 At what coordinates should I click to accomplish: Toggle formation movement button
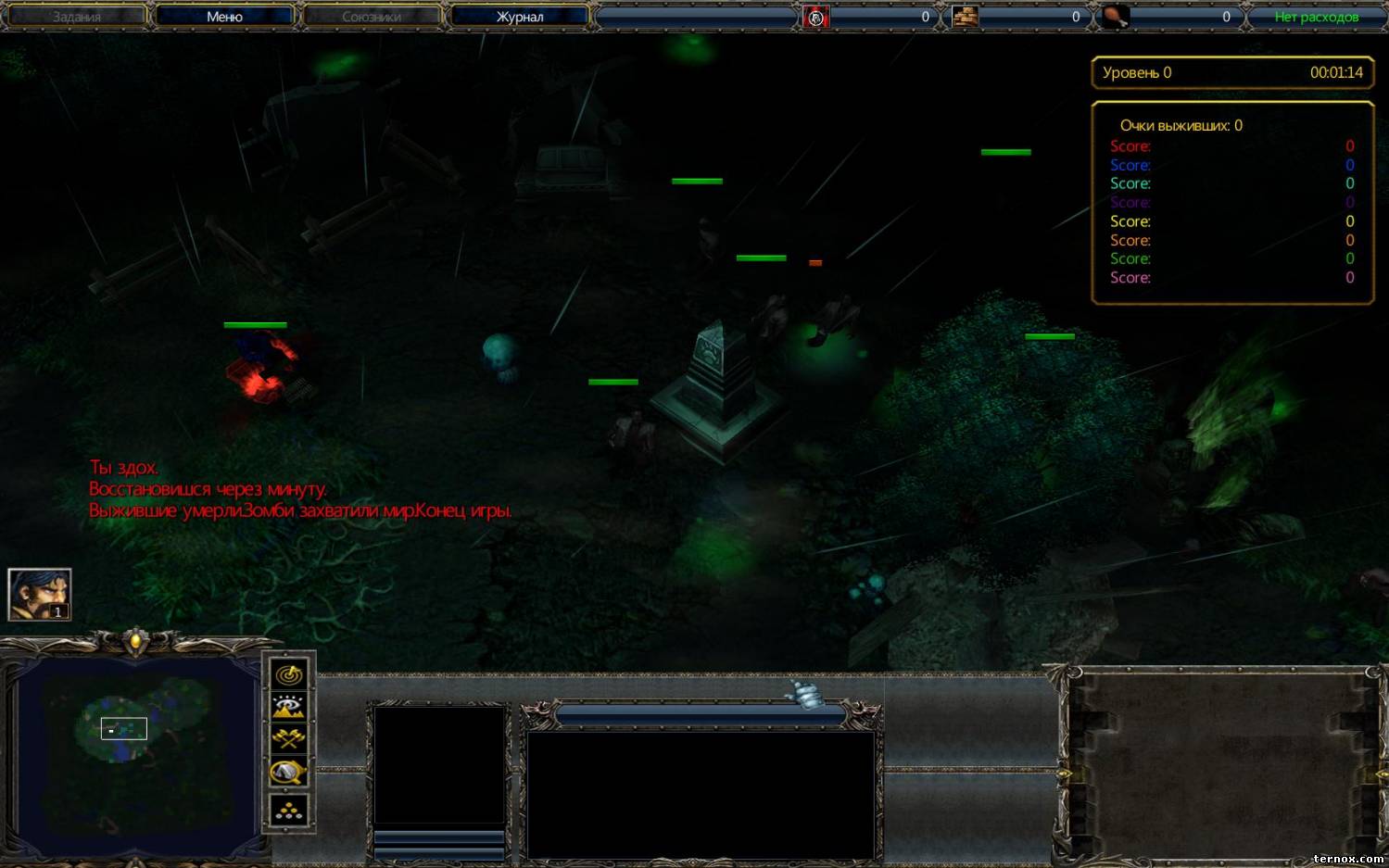coord(289,811)
